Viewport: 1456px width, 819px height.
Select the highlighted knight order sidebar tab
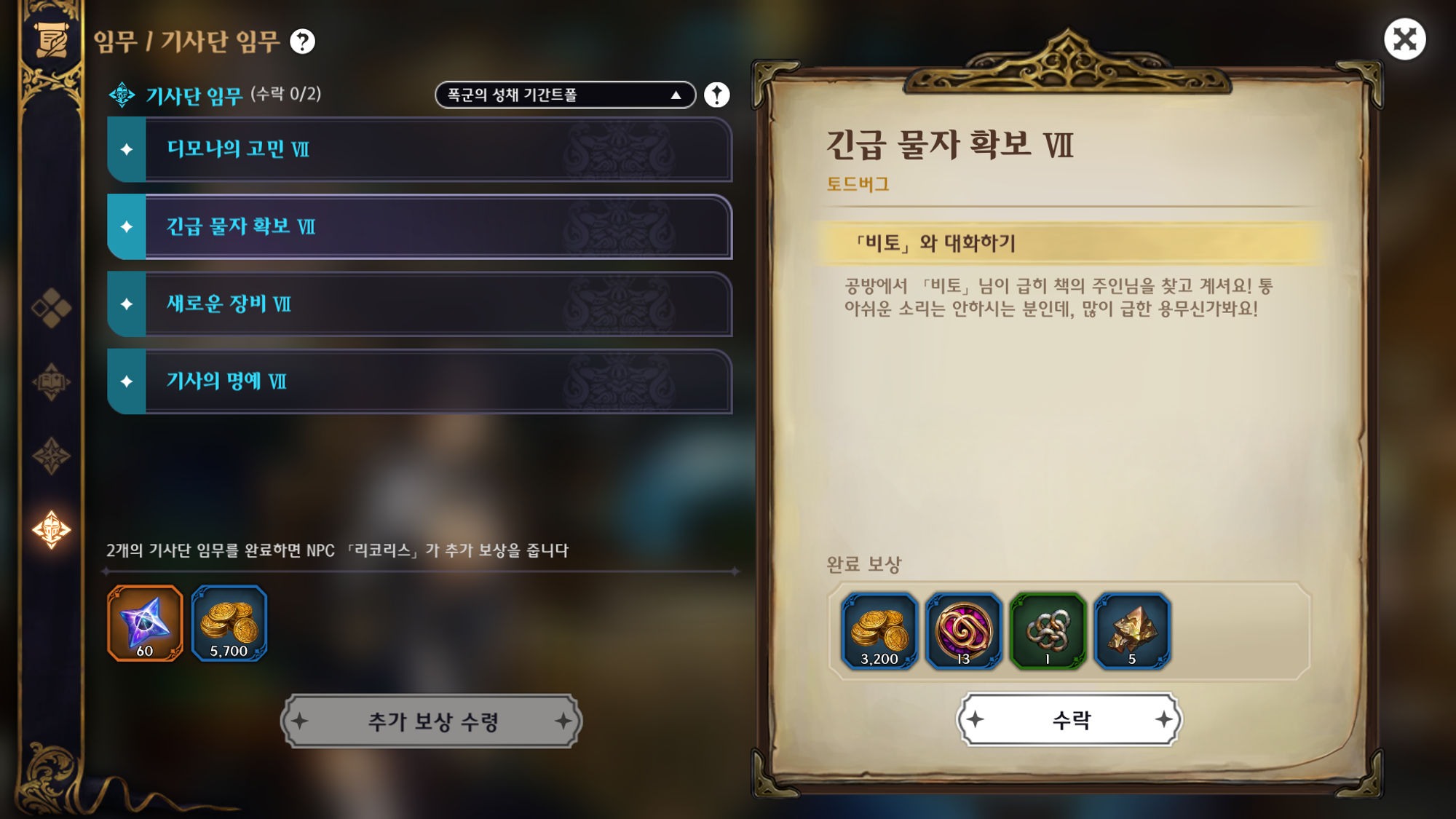[51, 529]
